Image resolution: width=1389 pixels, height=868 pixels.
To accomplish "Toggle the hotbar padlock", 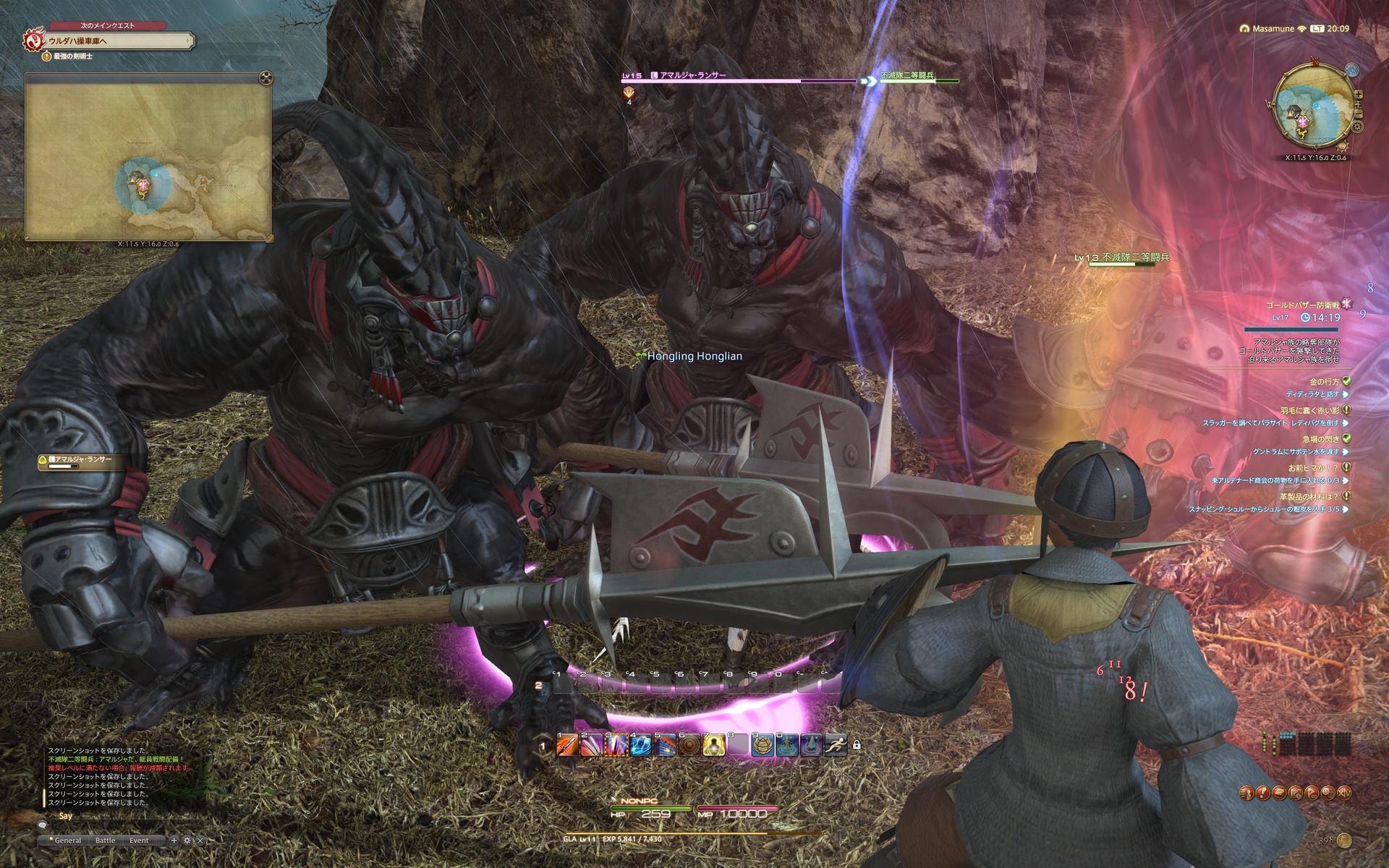I will pyautogui.click(x=857, y=744).
